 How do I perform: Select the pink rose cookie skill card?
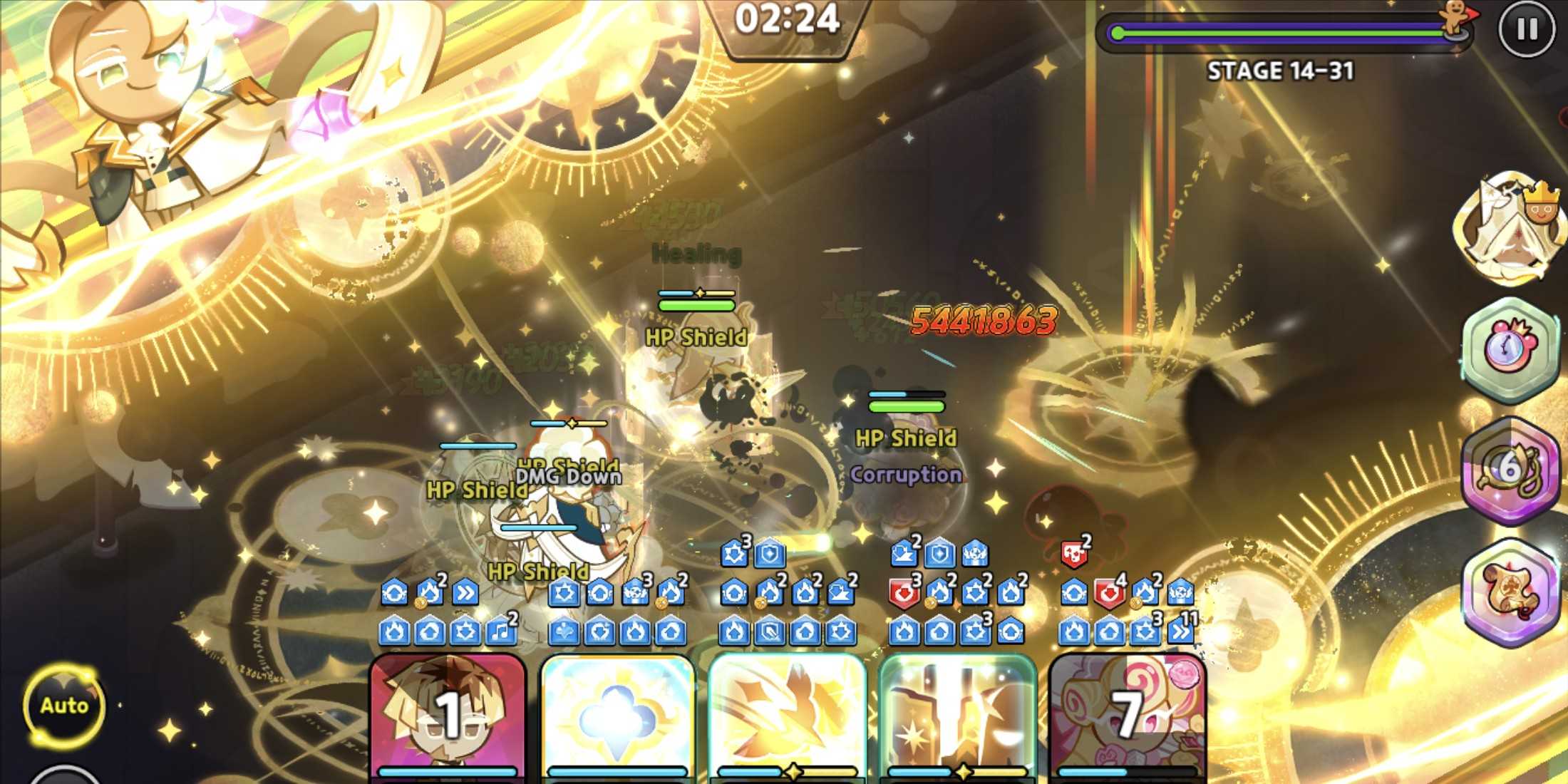pyautogui.click(x=1128, y=716)
